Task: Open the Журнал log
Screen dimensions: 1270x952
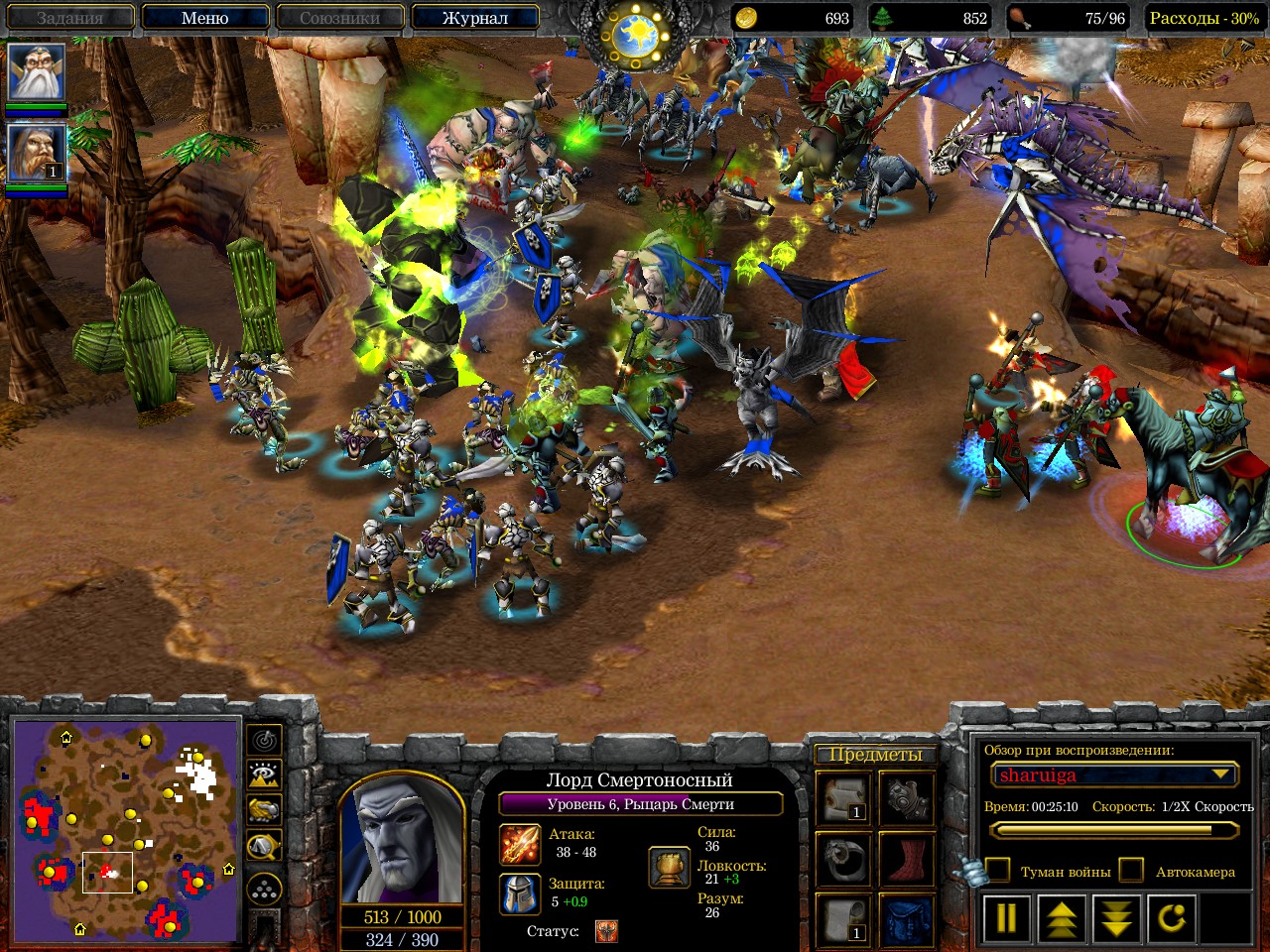Action: [x=474, y=18]
